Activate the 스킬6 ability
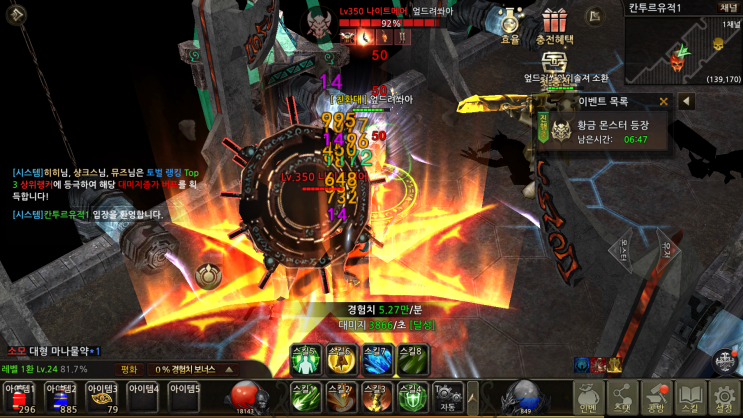This screenshot has width=743, height=418. pos(340,357)
